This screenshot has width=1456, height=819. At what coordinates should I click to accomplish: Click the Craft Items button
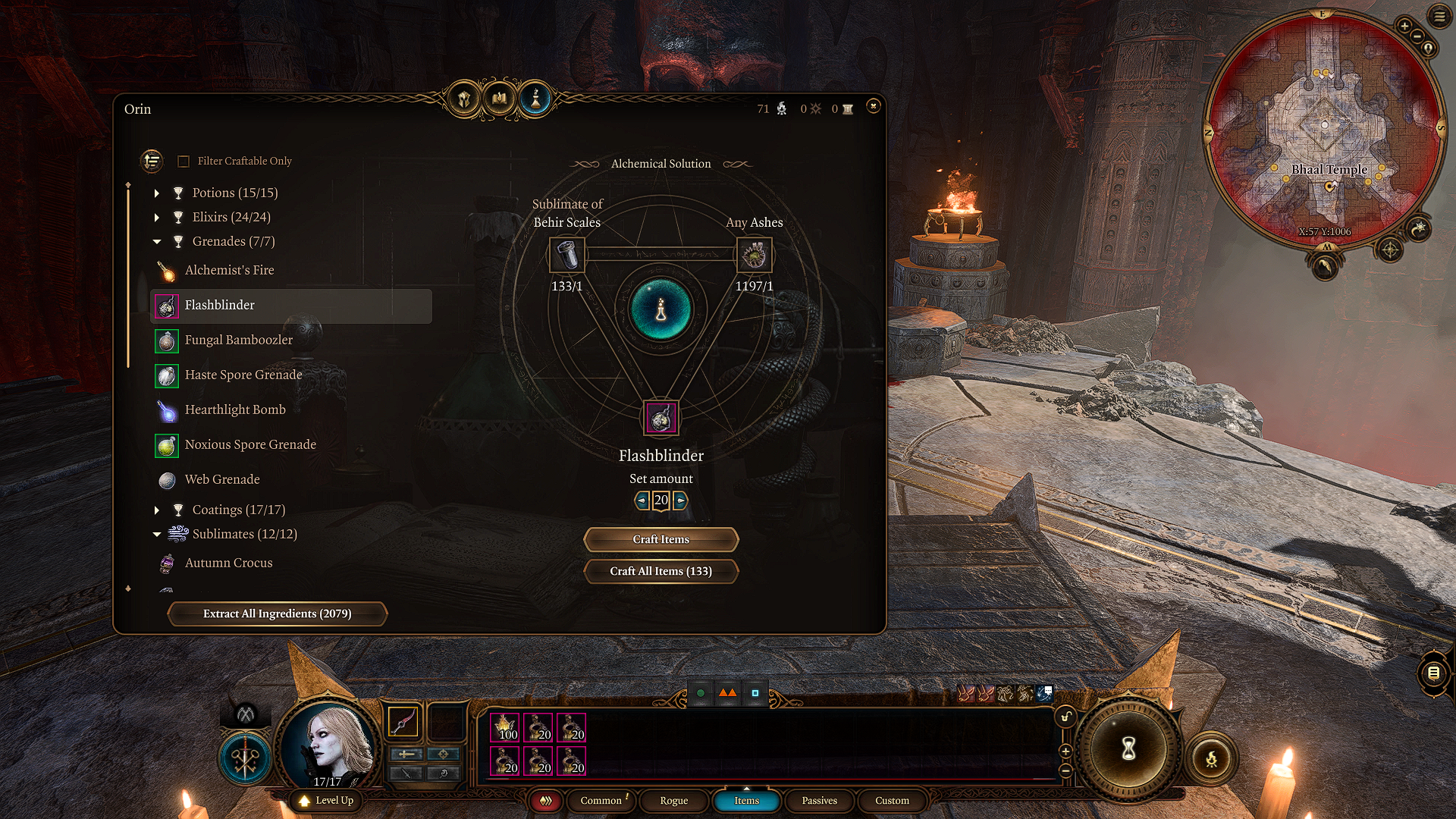661,539
